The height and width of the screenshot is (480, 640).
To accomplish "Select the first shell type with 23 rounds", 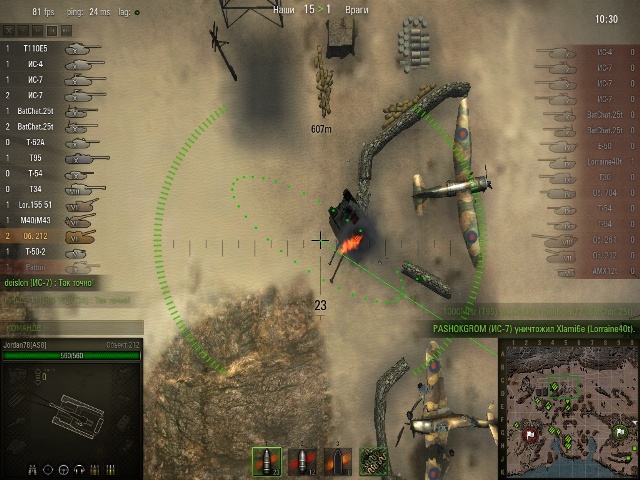I will click(267, 460).
